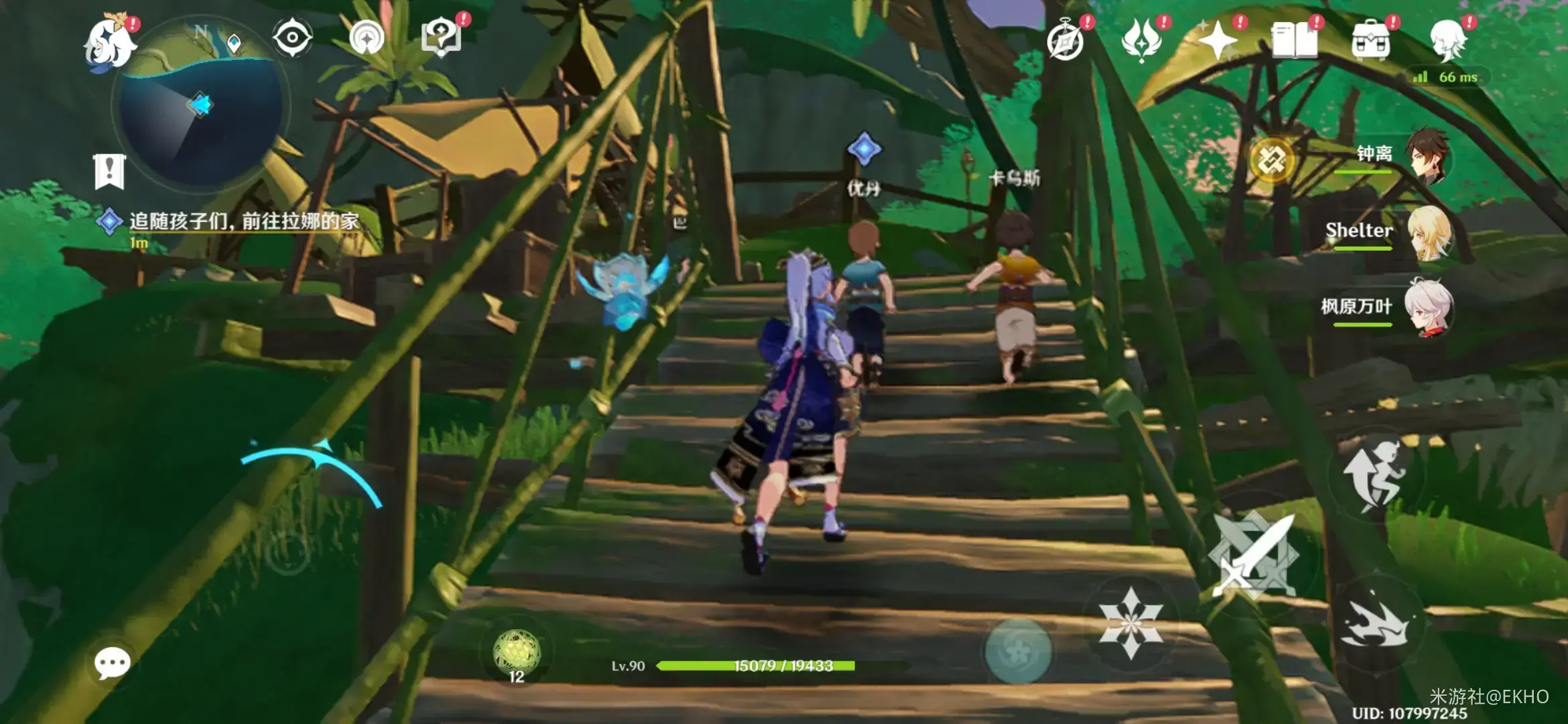Open the wish four-pointed star icon
1568x724 pixels.
click(x=1218, y=42)
